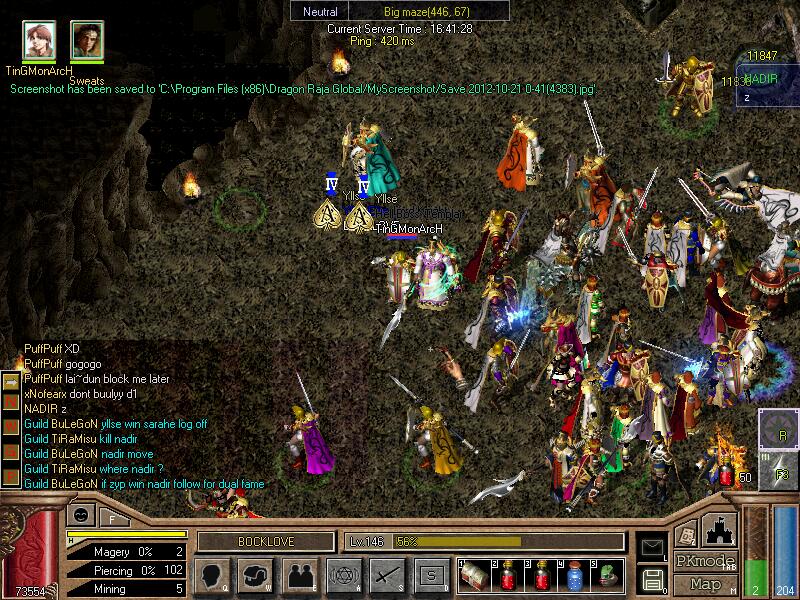Open the small F tab button
The image size is (800, 600).
pos(111,517)
